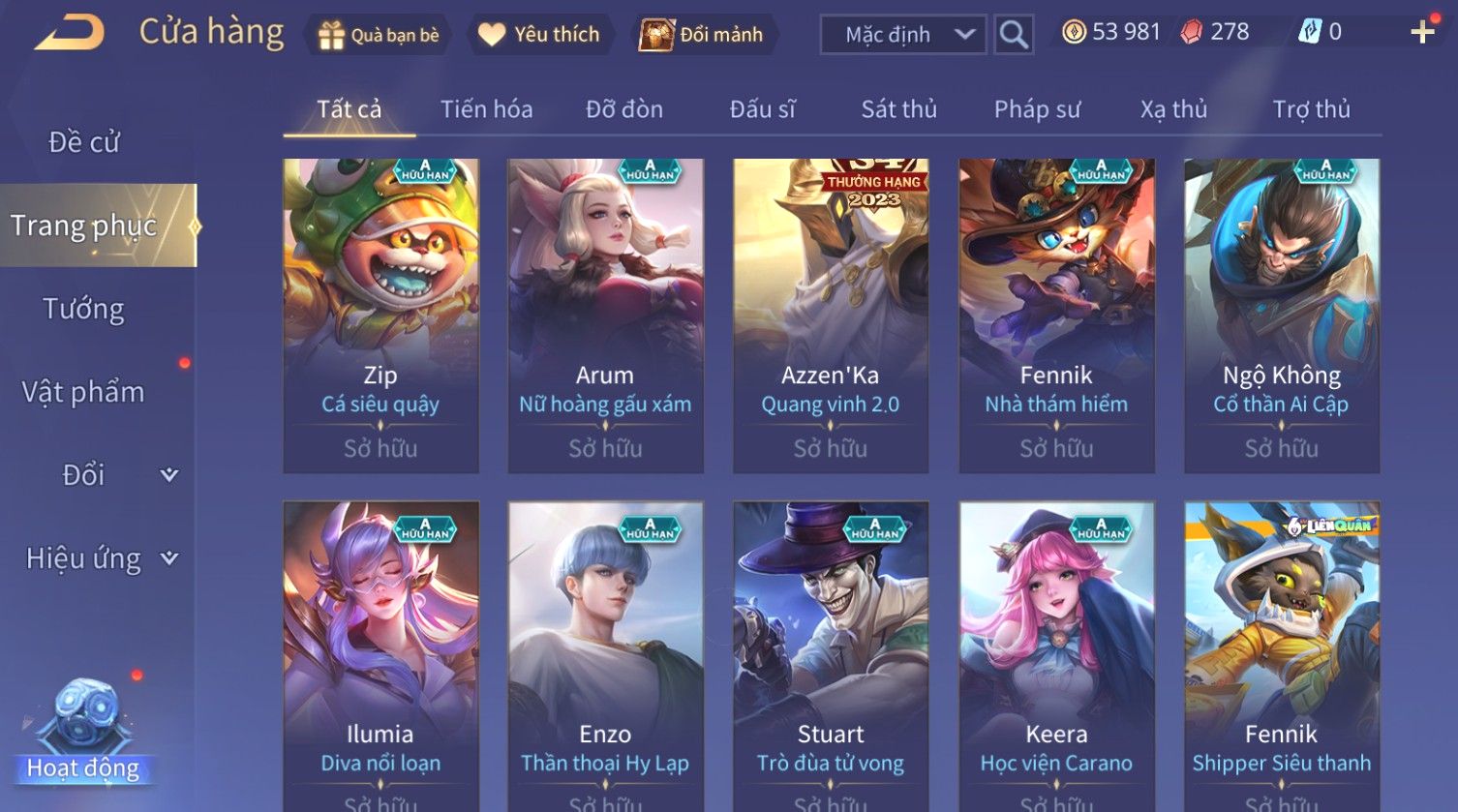Viewport: 1458px width, 812px height.
Task: Select the Keera Học viện Carano skin
Action: [1056, 656]
